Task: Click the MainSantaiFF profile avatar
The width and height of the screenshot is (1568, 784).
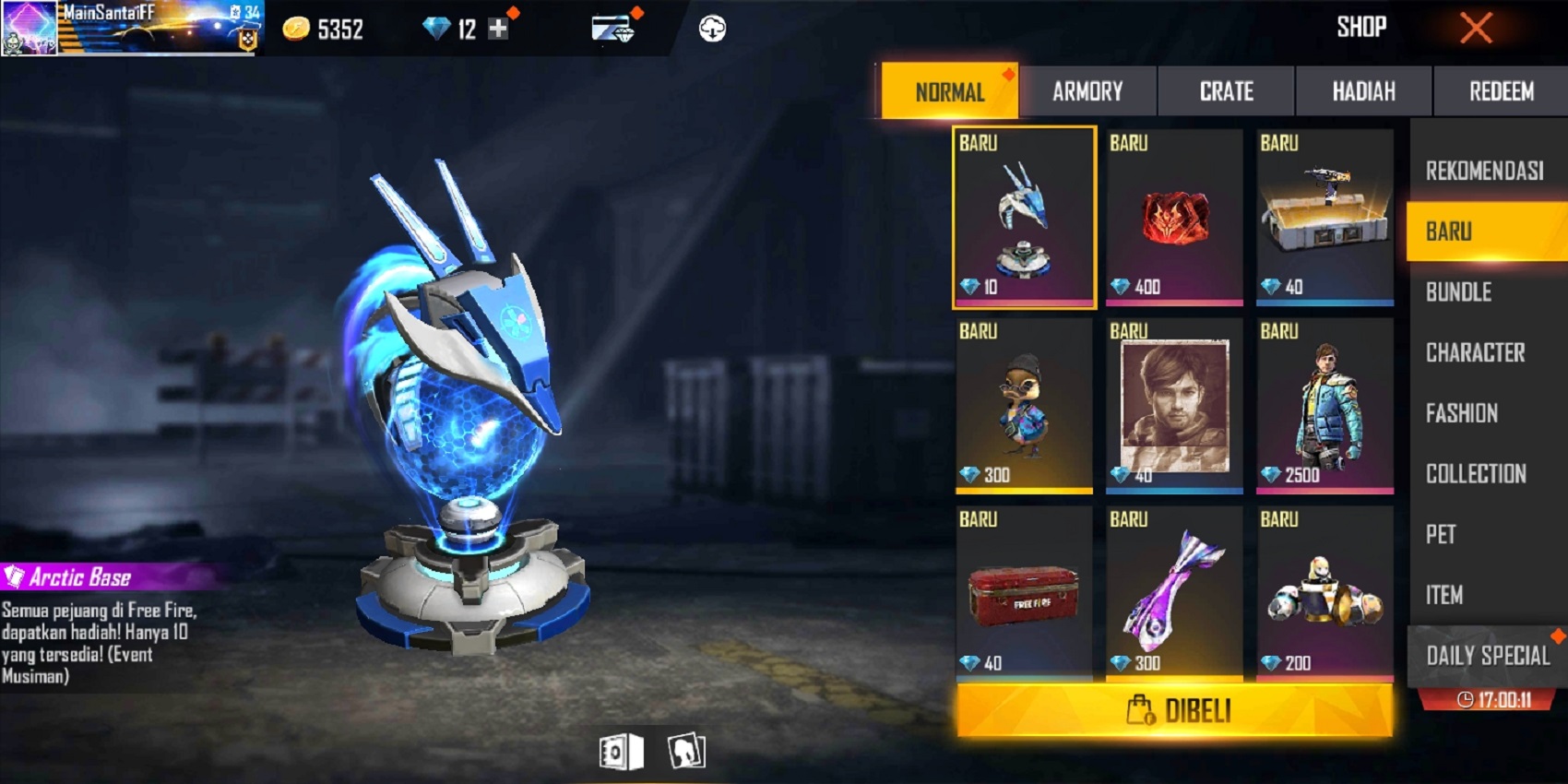Action: [x=28, y=26]
